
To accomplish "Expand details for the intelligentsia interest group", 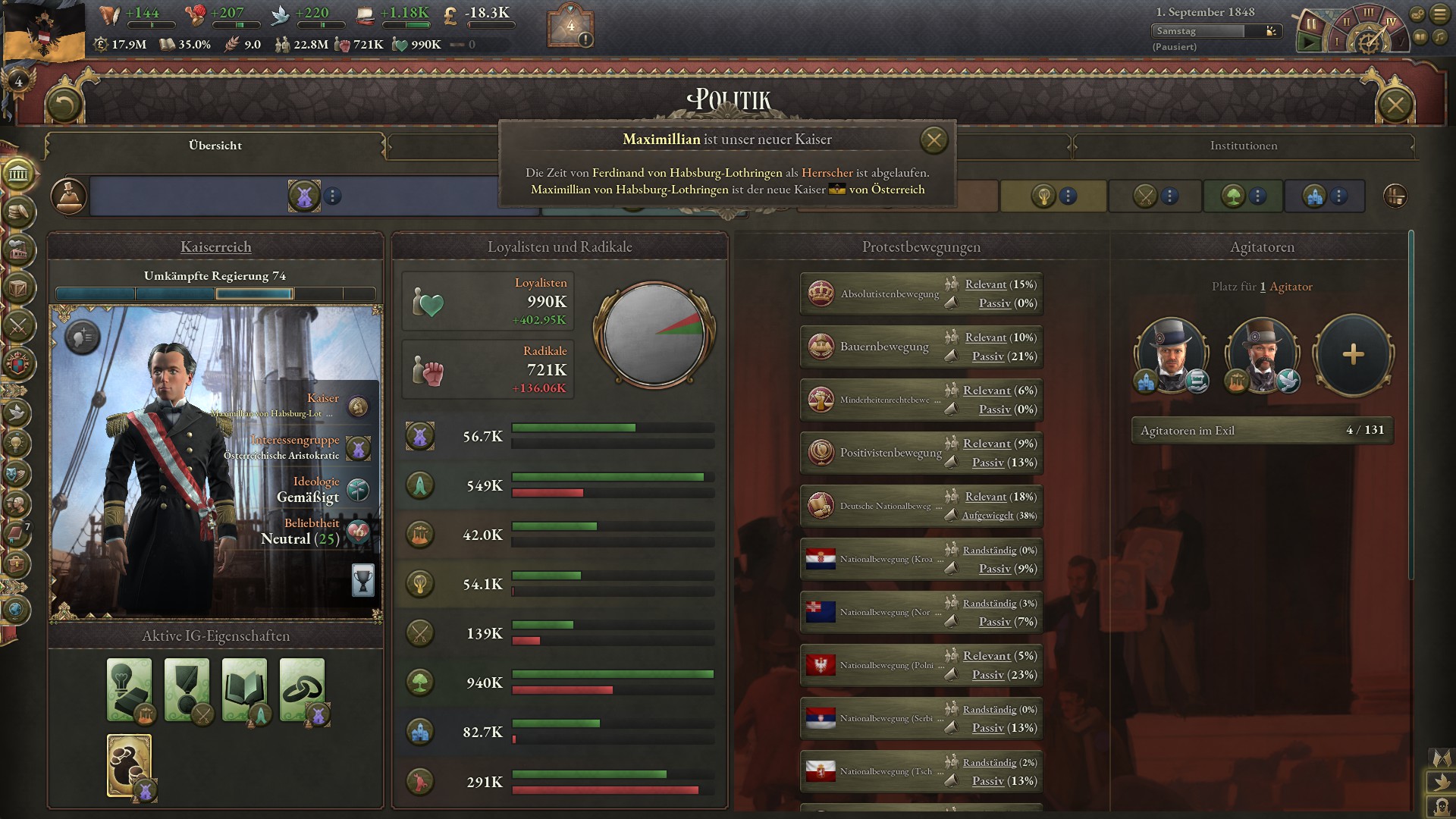I will tap(1068, 196).
